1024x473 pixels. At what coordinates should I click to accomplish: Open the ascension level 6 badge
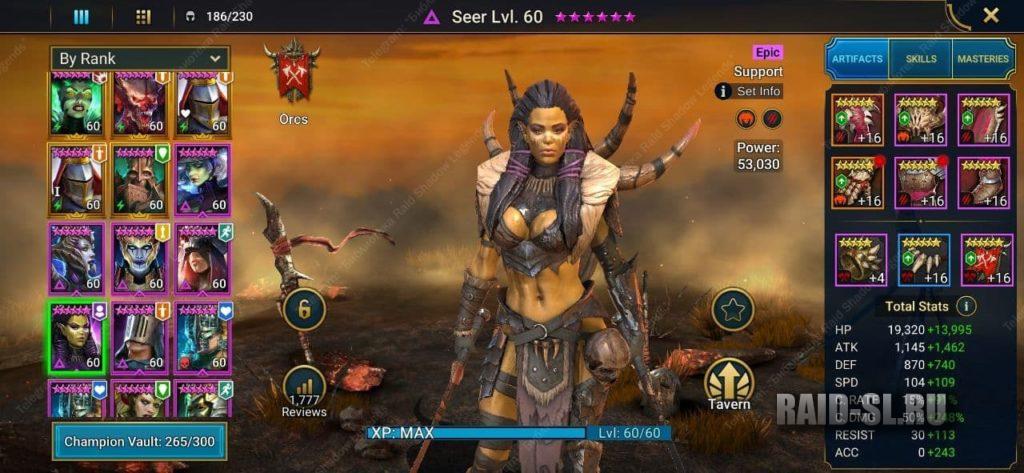304,310
